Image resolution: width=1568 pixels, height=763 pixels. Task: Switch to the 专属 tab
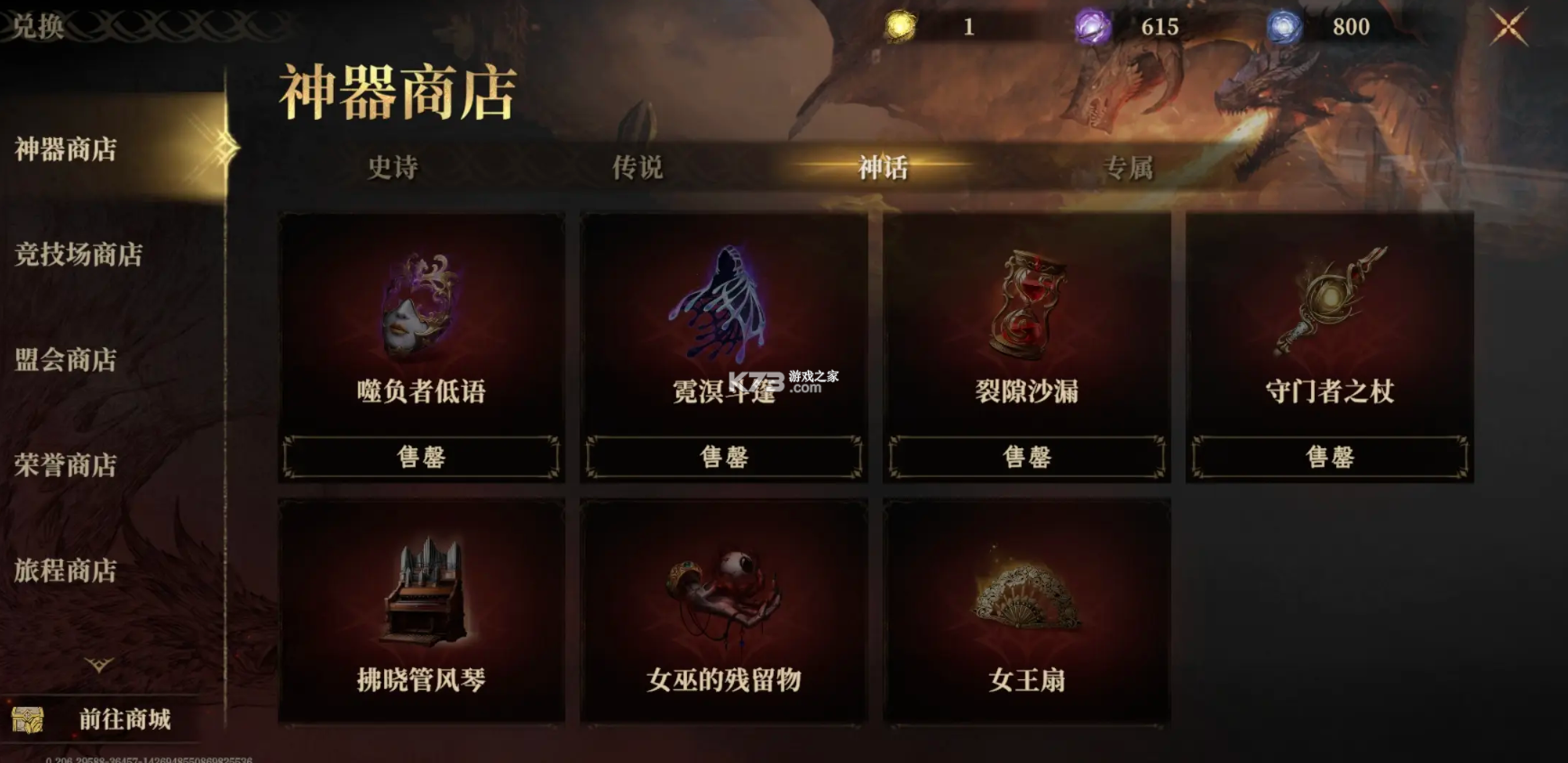pos(1127,168)
